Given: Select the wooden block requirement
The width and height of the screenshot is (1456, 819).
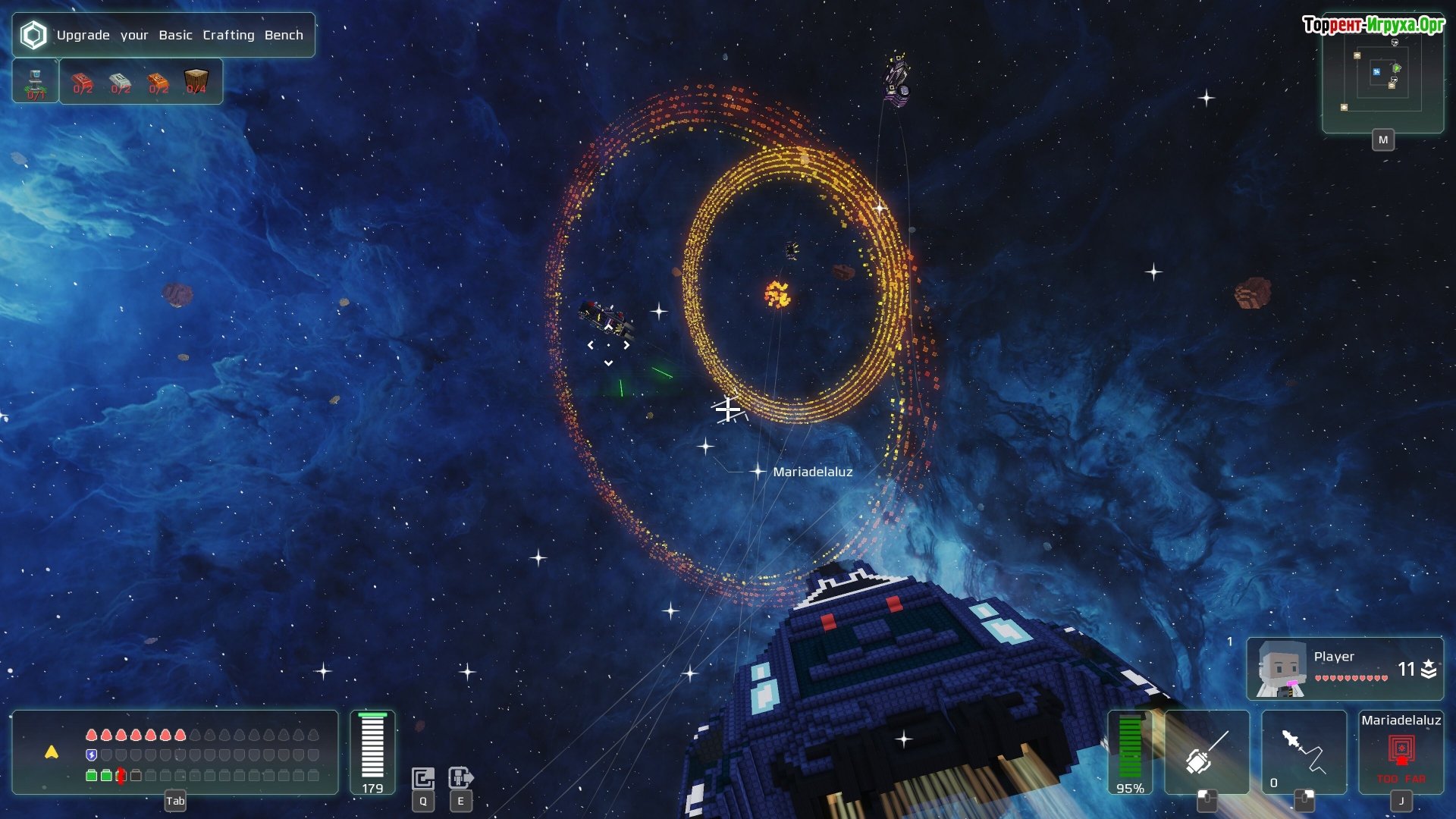Looking at the screenshot, I should (x=196, y=80).
